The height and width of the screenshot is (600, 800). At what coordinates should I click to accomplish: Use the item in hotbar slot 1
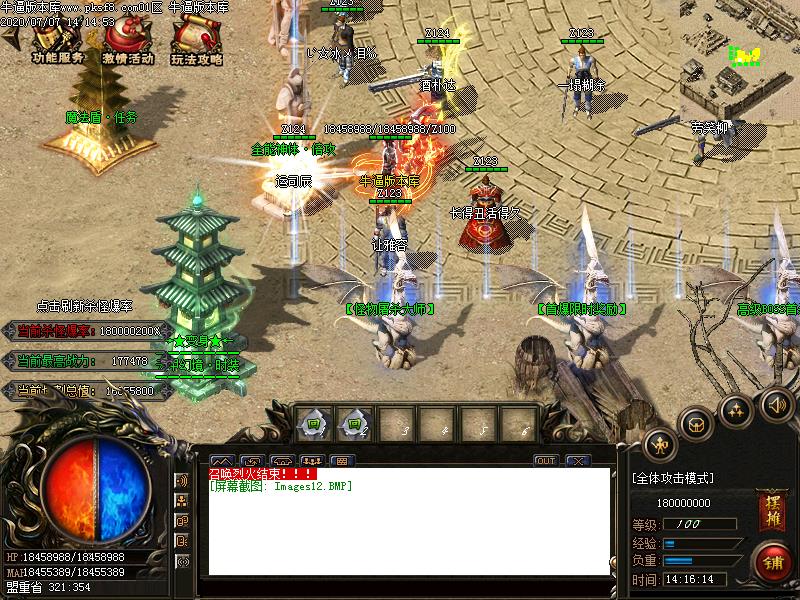[x=313, y=424]
